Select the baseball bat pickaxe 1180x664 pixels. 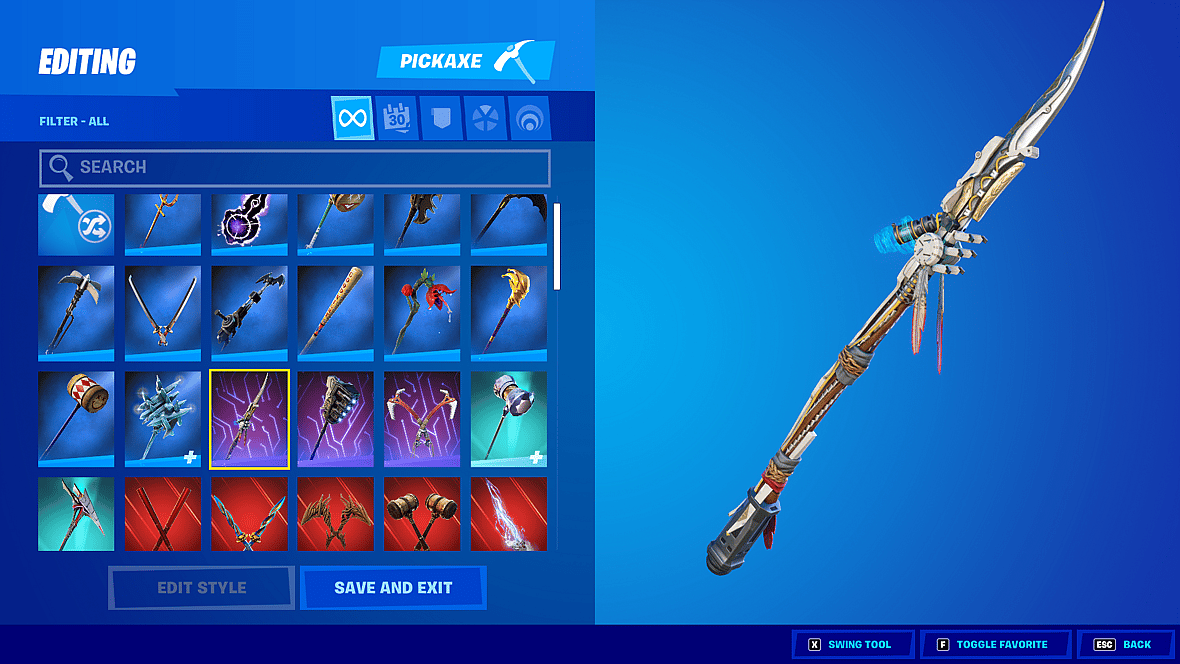(x=335, y=312)
